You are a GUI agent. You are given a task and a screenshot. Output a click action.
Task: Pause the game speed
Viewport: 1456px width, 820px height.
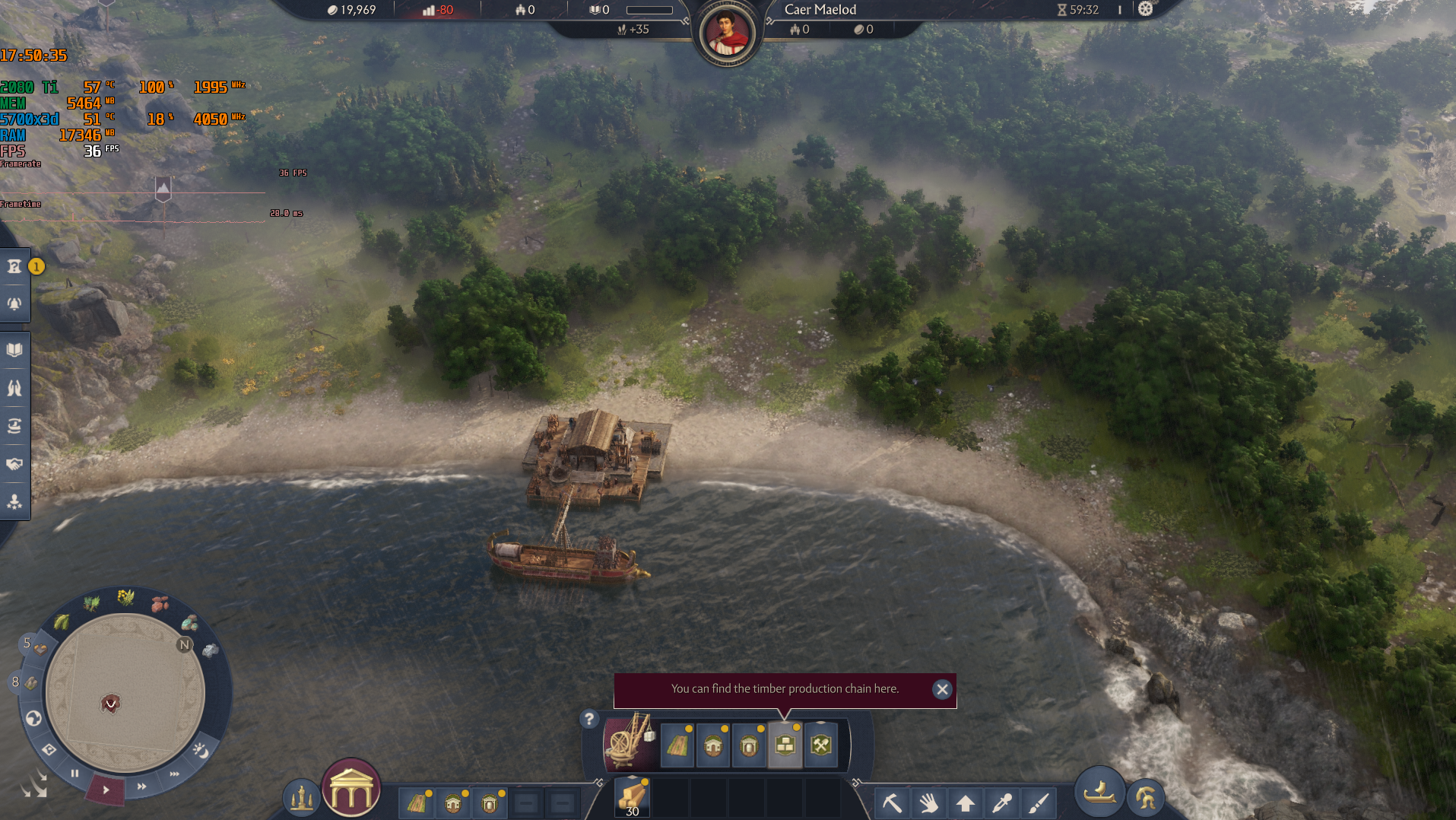pos(75,774)
